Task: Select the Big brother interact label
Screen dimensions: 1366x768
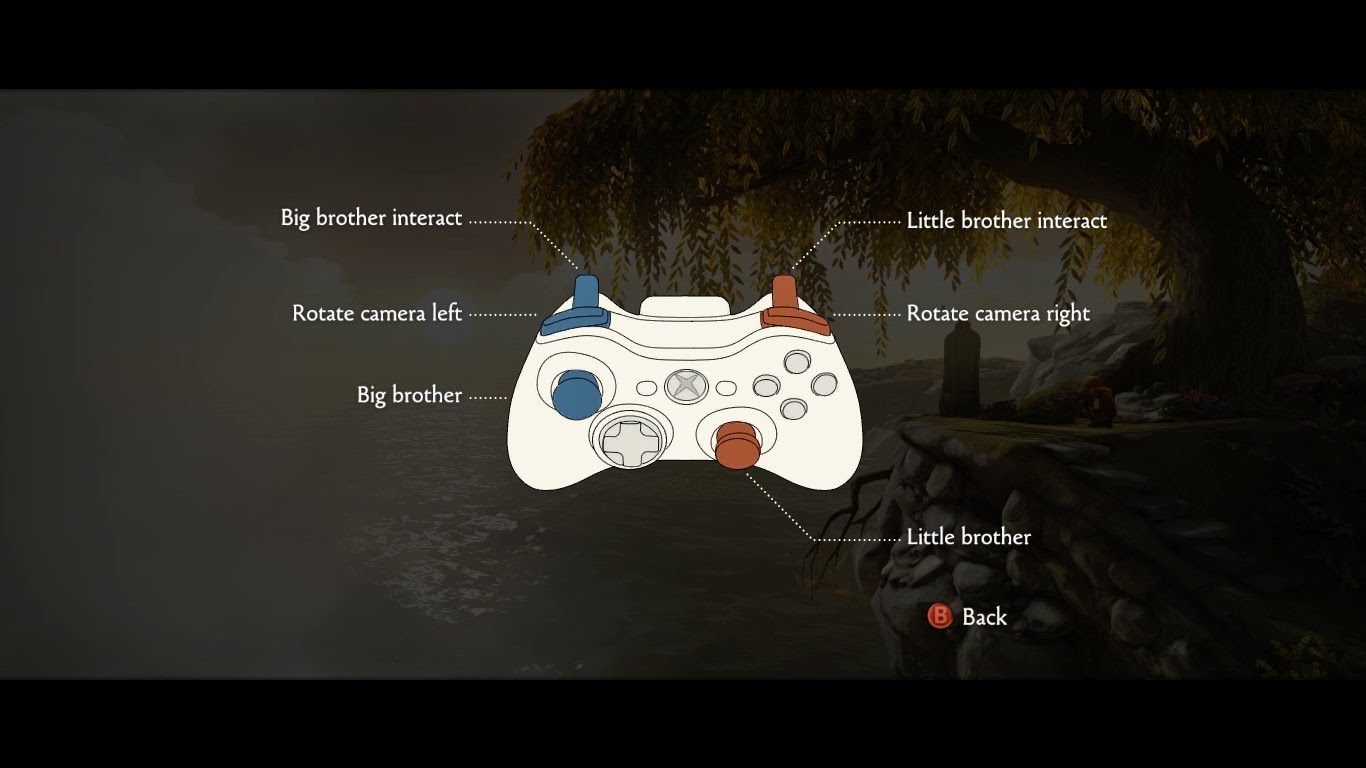Action: [x=371, y=217]
